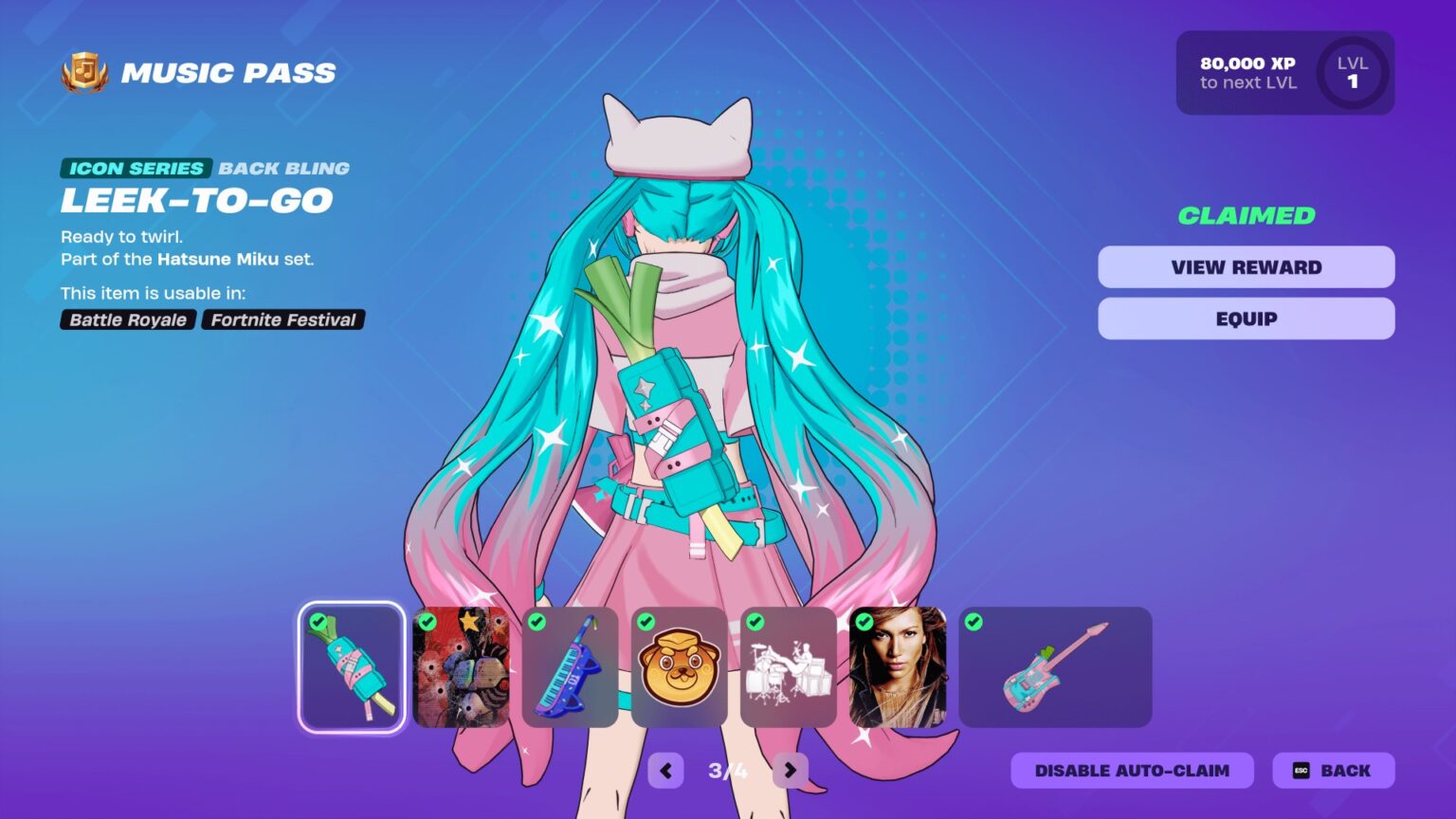Click the View Reward button

[1245, 266]
